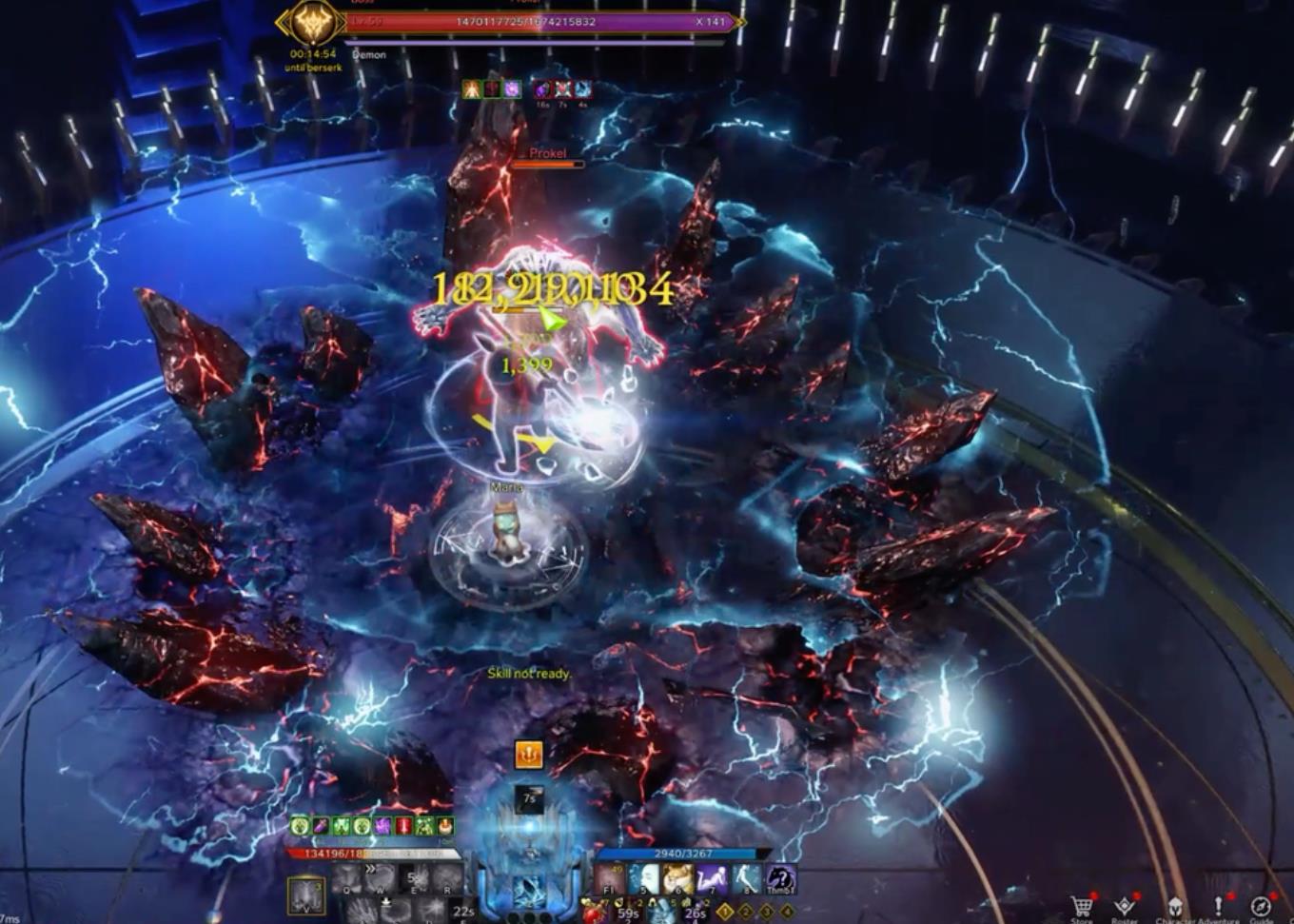This screenshot has height=924, width=1294.
Task: Open the Store menu
Action: (x=1081, y=905)
